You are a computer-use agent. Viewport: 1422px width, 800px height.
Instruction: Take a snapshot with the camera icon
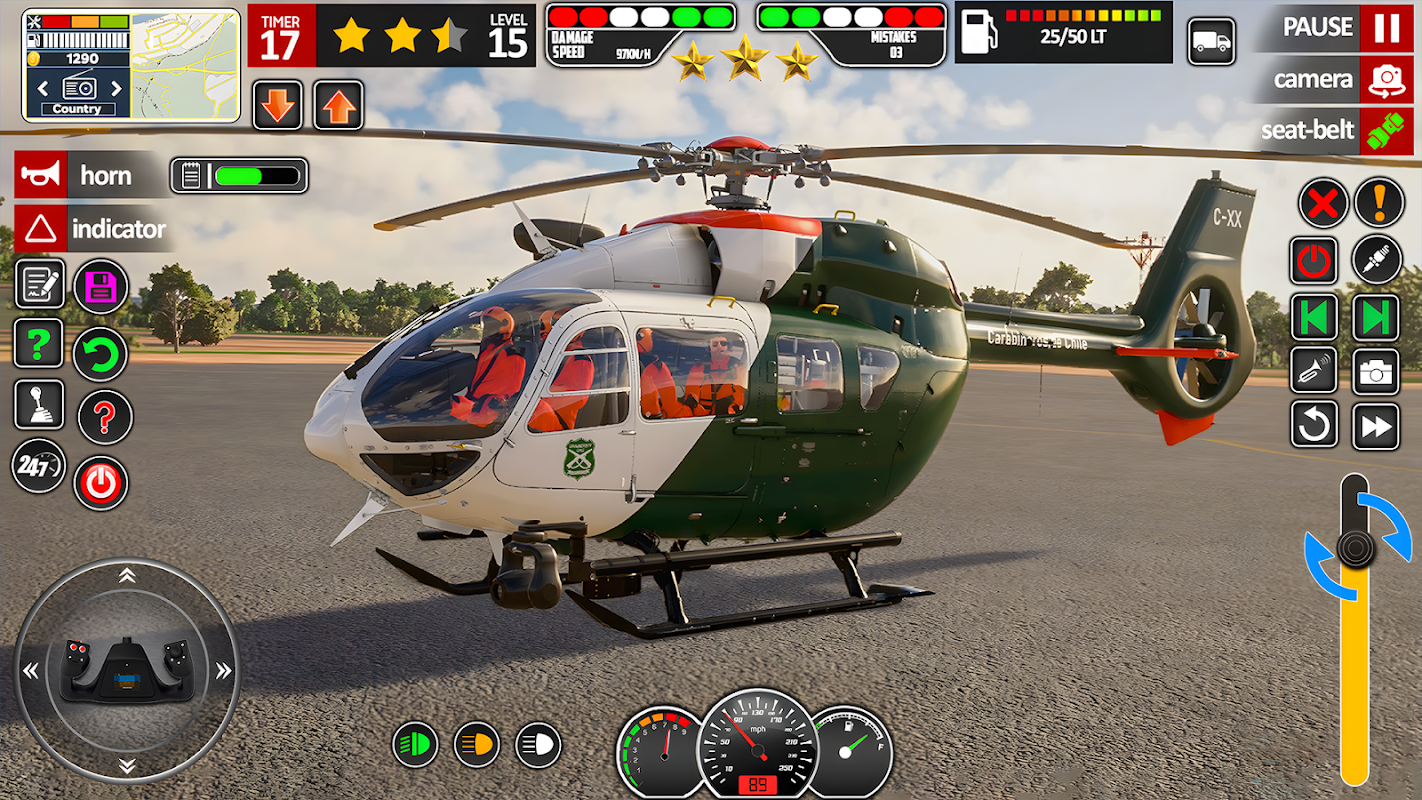click(1376, 372)
